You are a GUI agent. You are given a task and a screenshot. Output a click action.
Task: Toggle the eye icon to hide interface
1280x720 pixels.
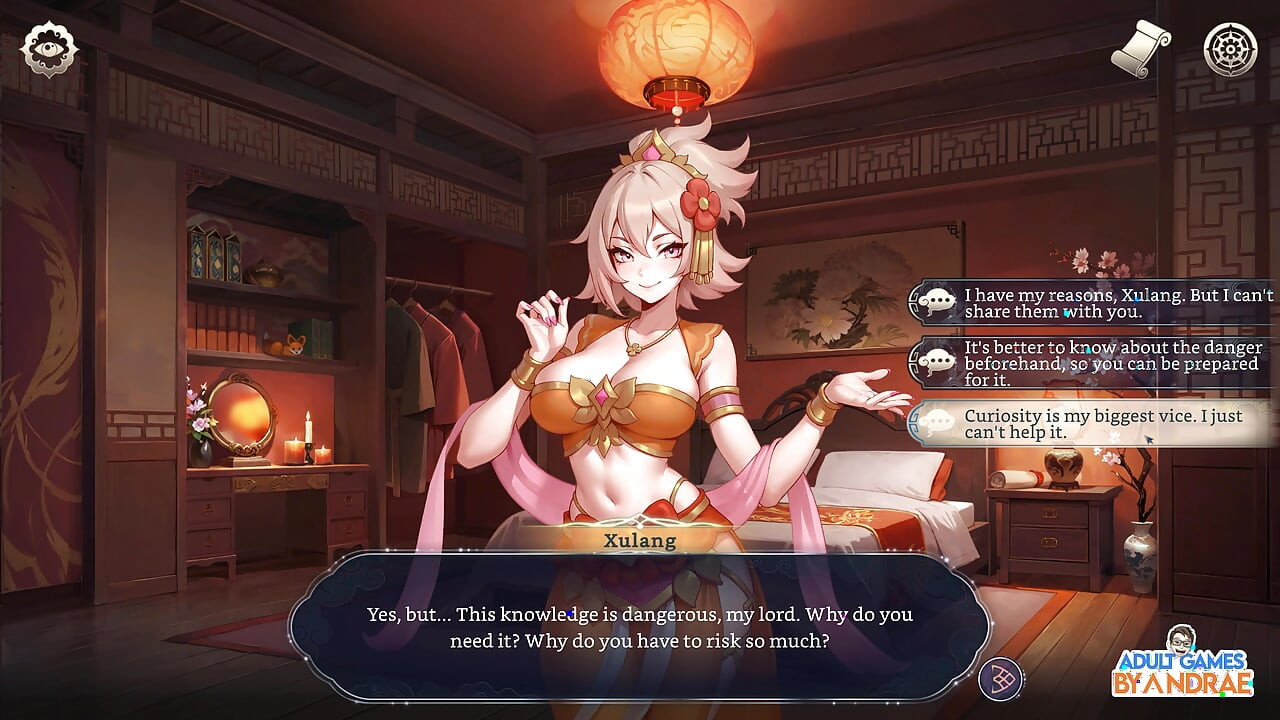[49, 49]
